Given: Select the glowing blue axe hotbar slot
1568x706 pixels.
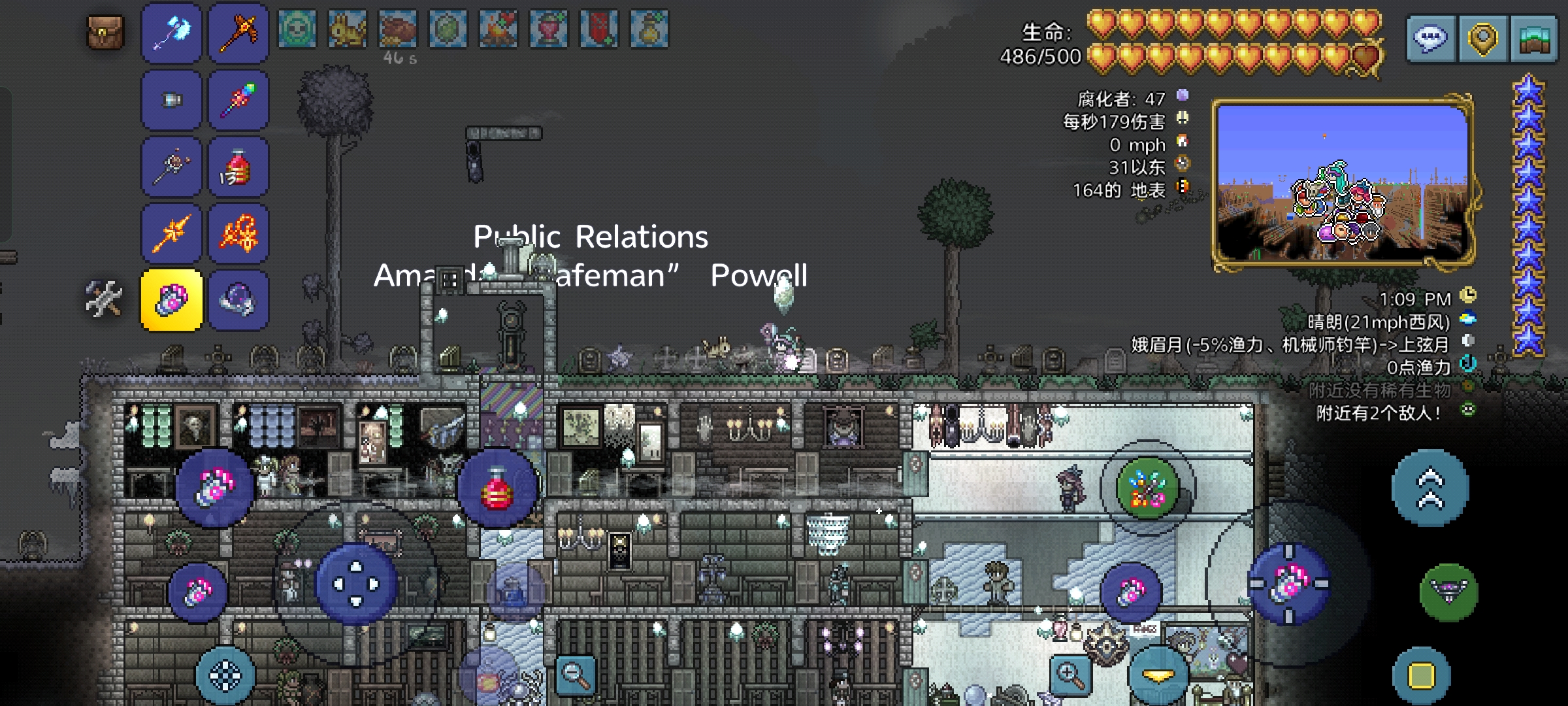Looking at the screenshot, I should click(x=172, y=33).
